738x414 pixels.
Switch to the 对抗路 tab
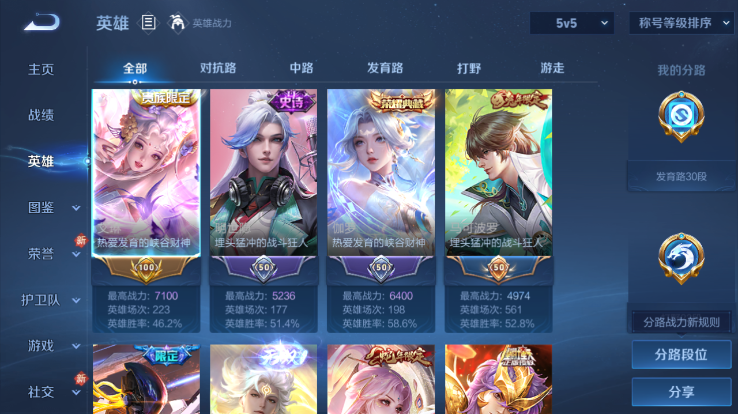(x=218, y=69)
